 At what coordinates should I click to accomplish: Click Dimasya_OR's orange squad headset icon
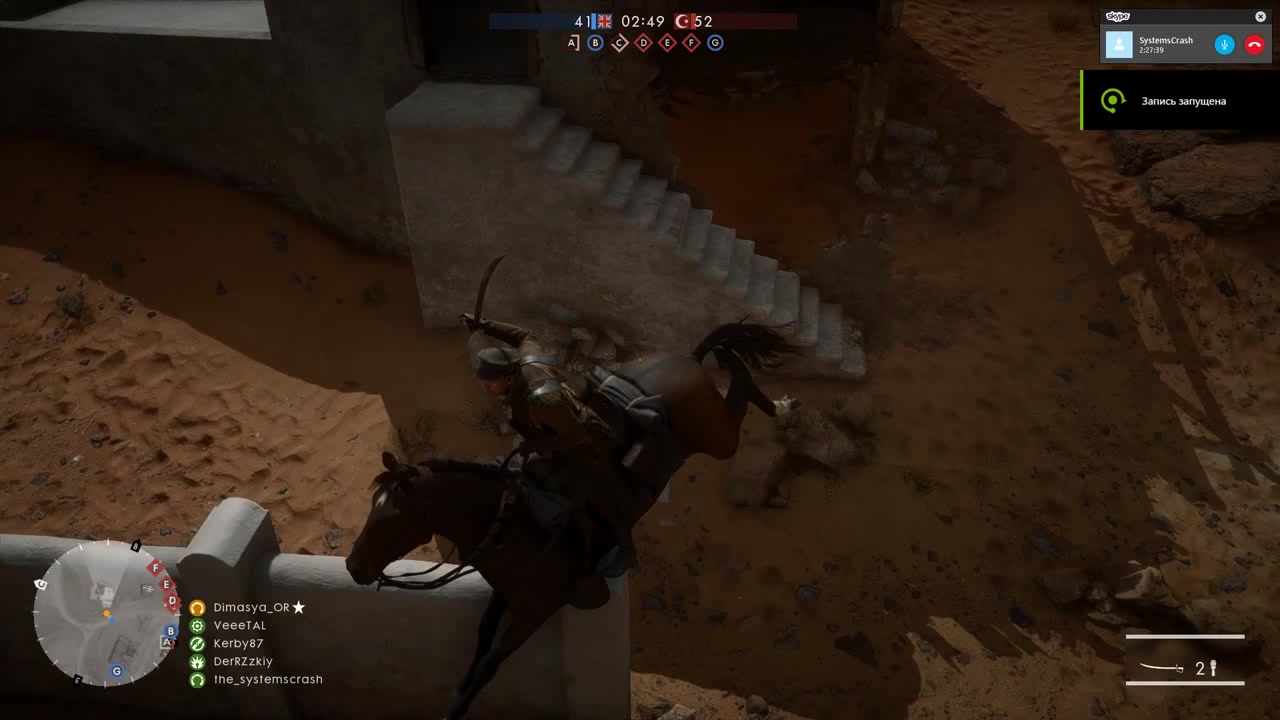point(197,607)
